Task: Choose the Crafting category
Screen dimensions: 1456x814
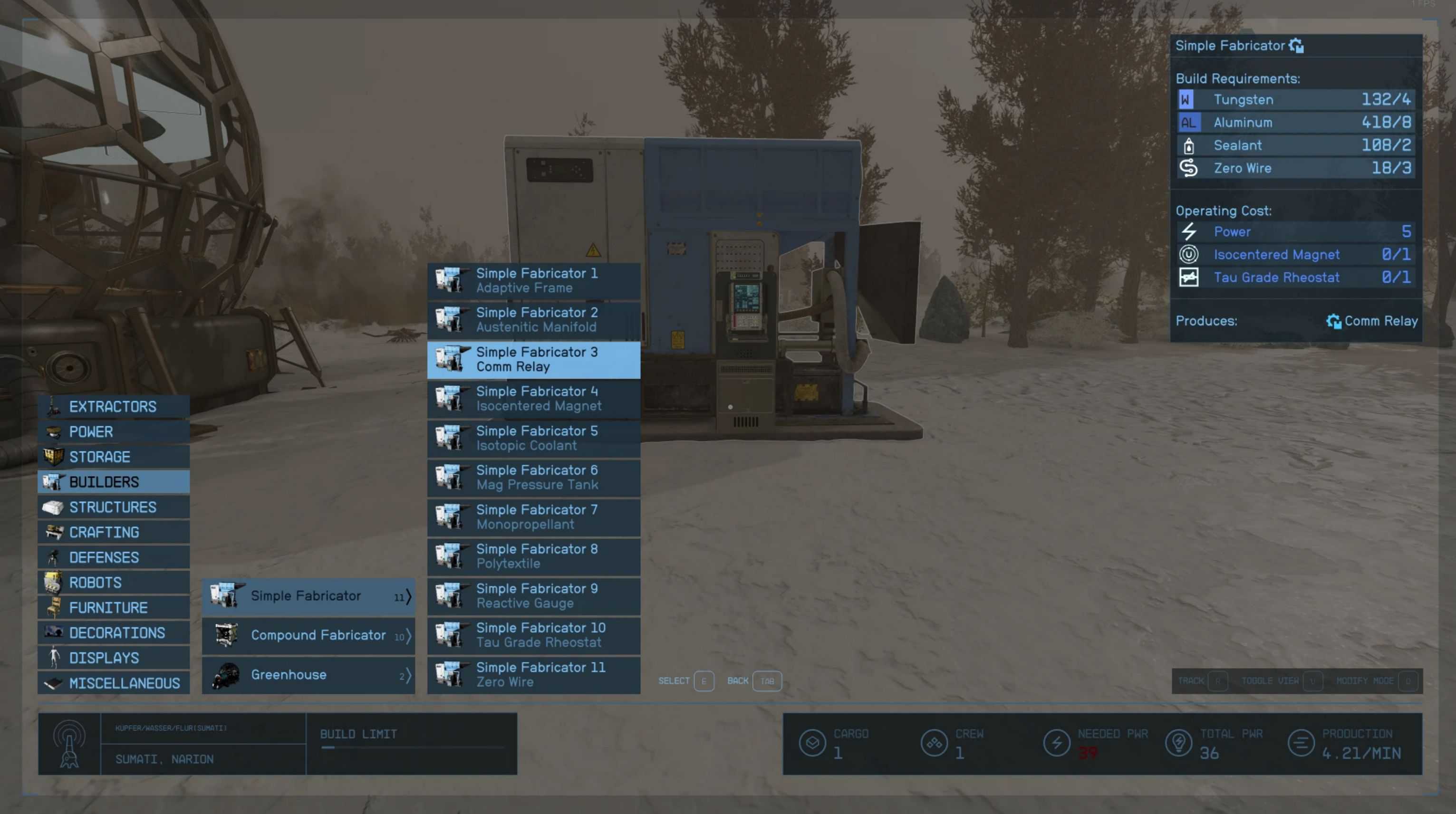Action: (x=113, y=532)
